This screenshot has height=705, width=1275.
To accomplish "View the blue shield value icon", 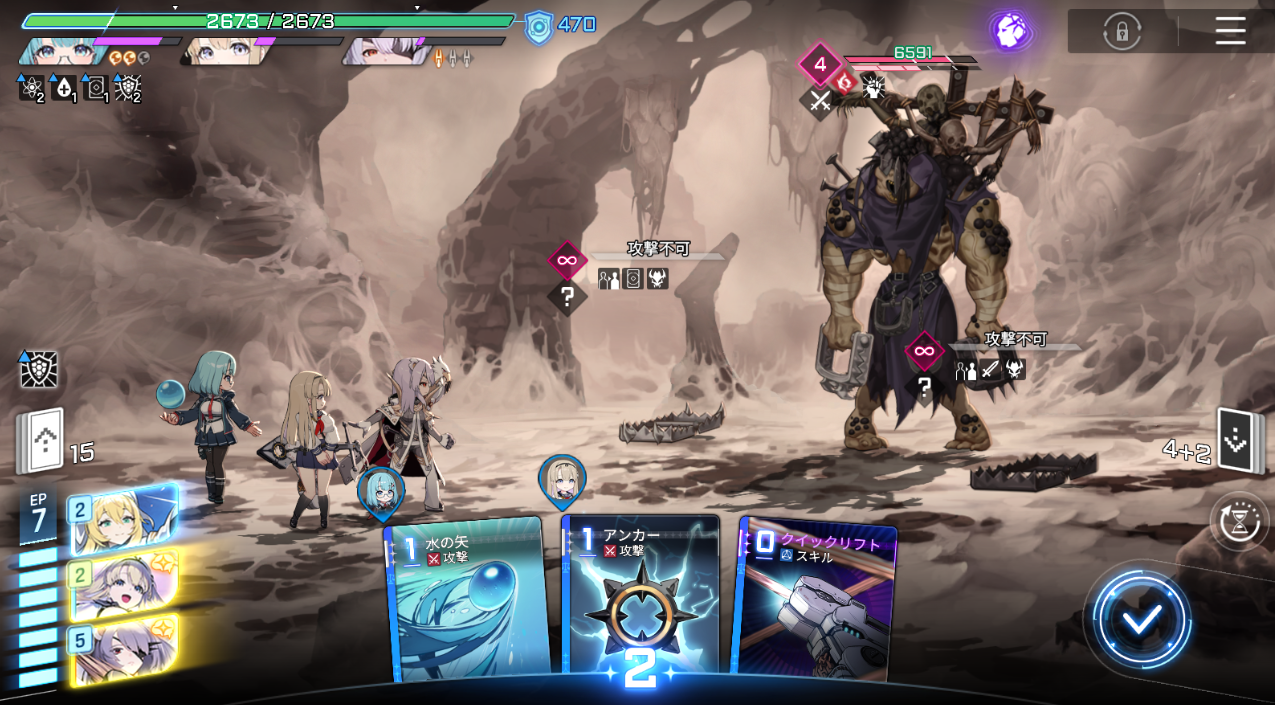I will [x=538, y=26].
